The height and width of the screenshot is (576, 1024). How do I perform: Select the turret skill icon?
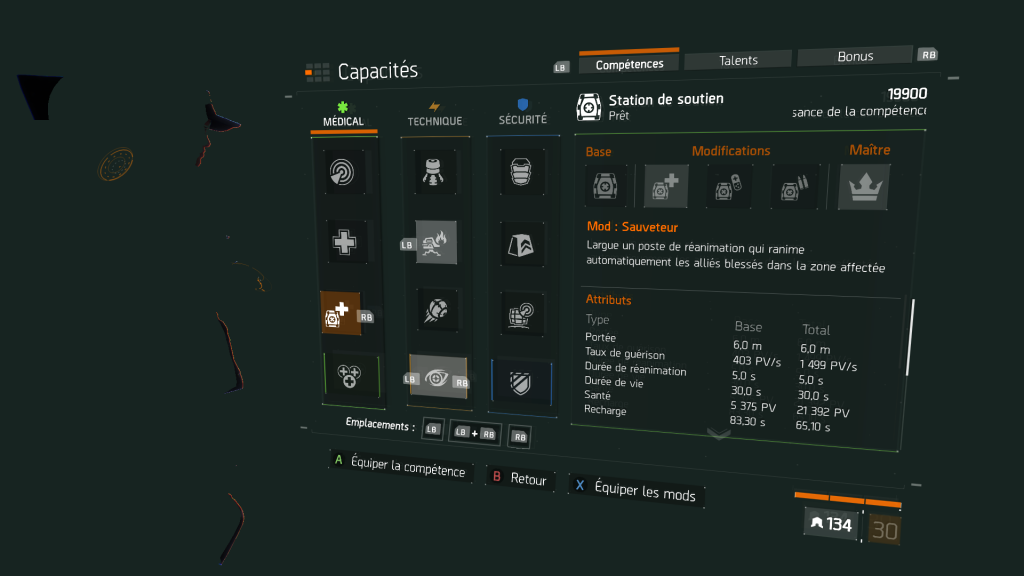point(435,172)
